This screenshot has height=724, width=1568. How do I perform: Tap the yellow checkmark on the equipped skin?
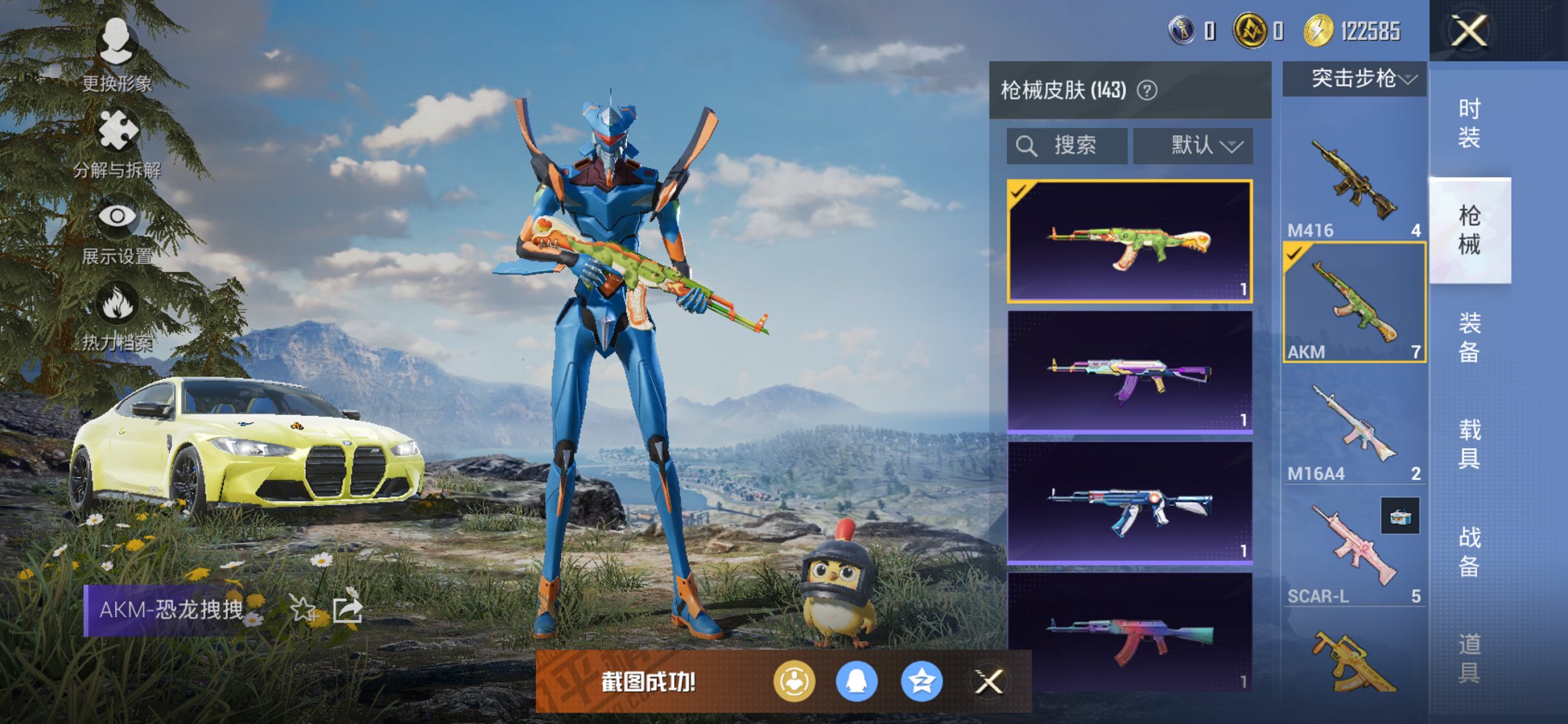click(x=1021, y=191)
